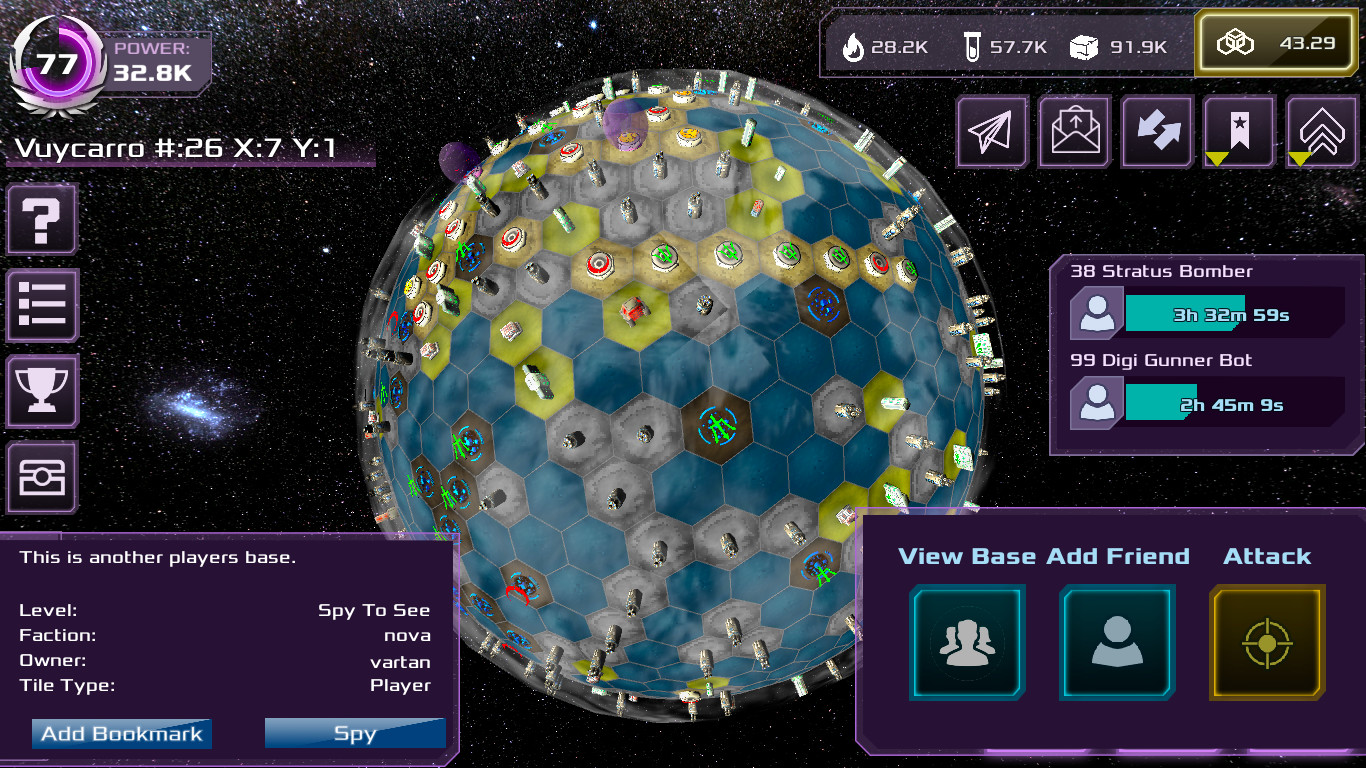This screenshot has width=1366, height=768.
Task: Attack this player base
Action: (1267, 642)
